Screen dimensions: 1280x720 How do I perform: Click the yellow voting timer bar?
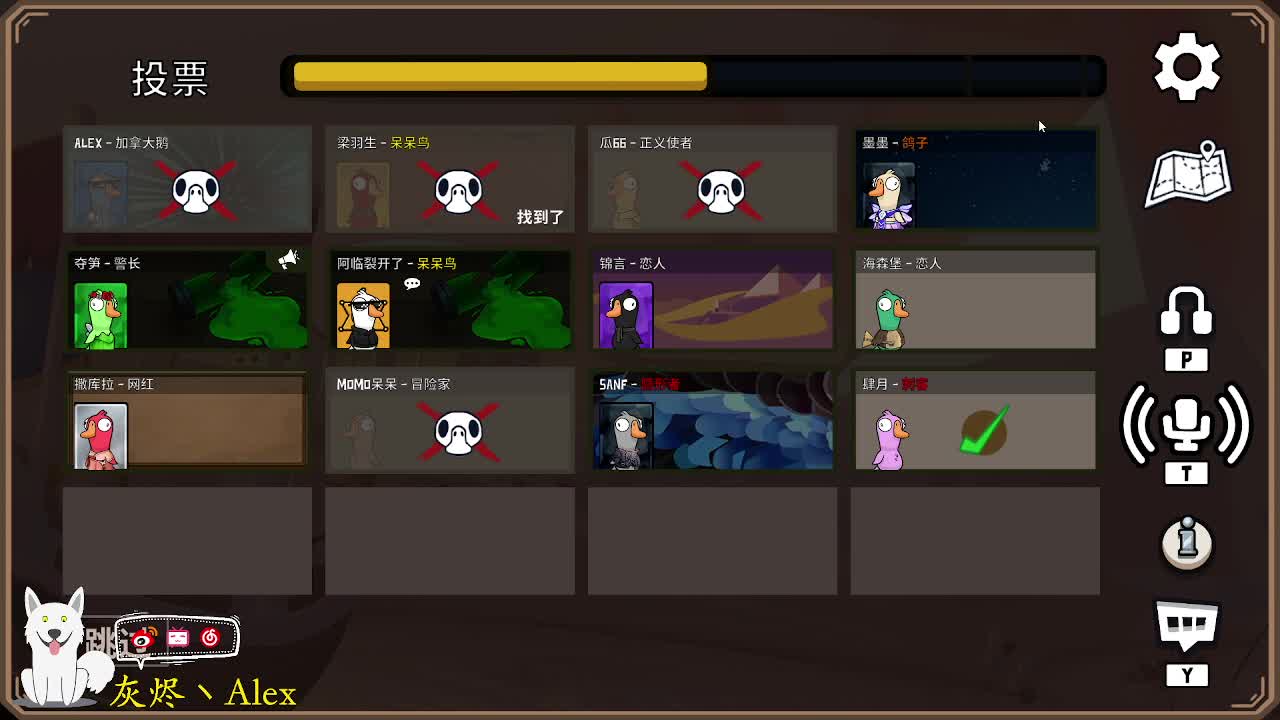pos(500,74)
